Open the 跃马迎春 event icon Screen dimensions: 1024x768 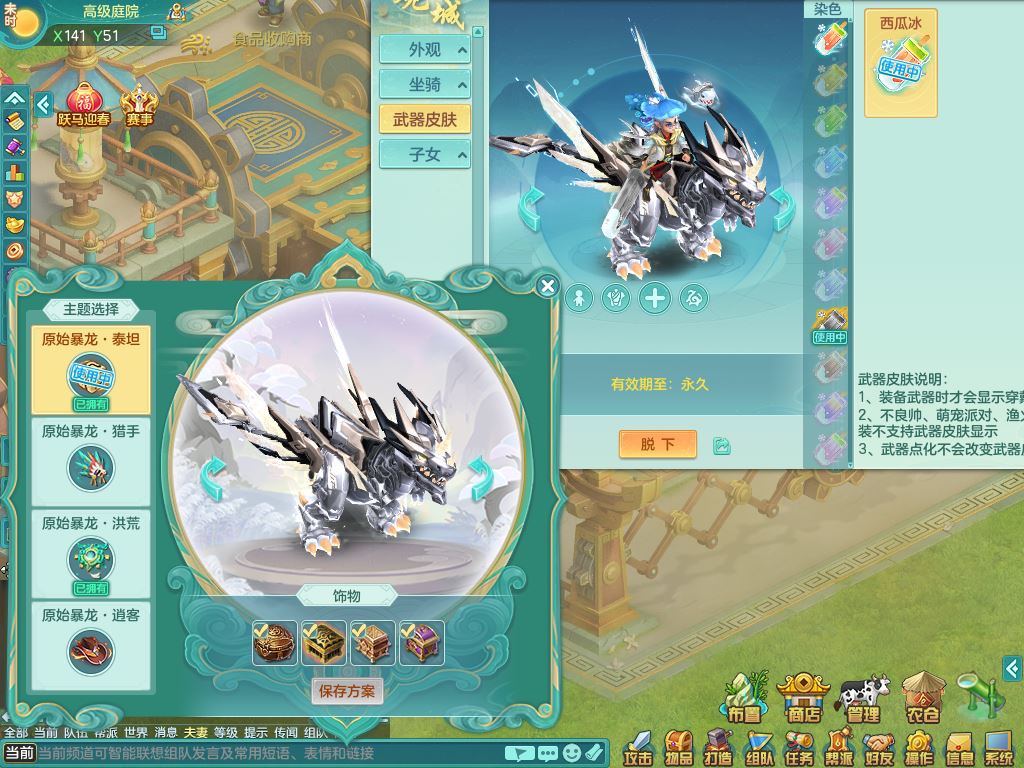pos(86,107)
